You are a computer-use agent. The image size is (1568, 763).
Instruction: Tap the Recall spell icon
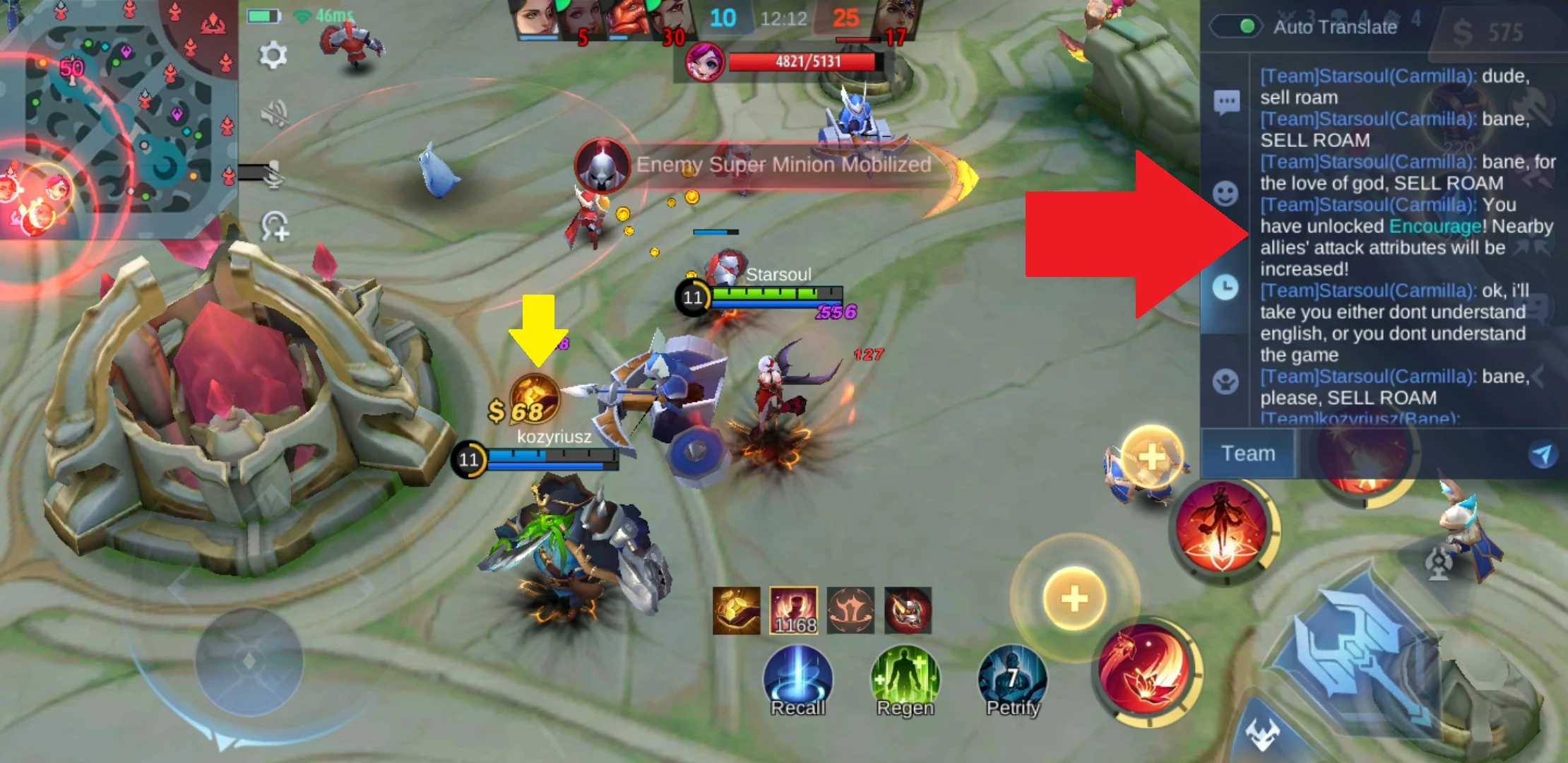797,677
